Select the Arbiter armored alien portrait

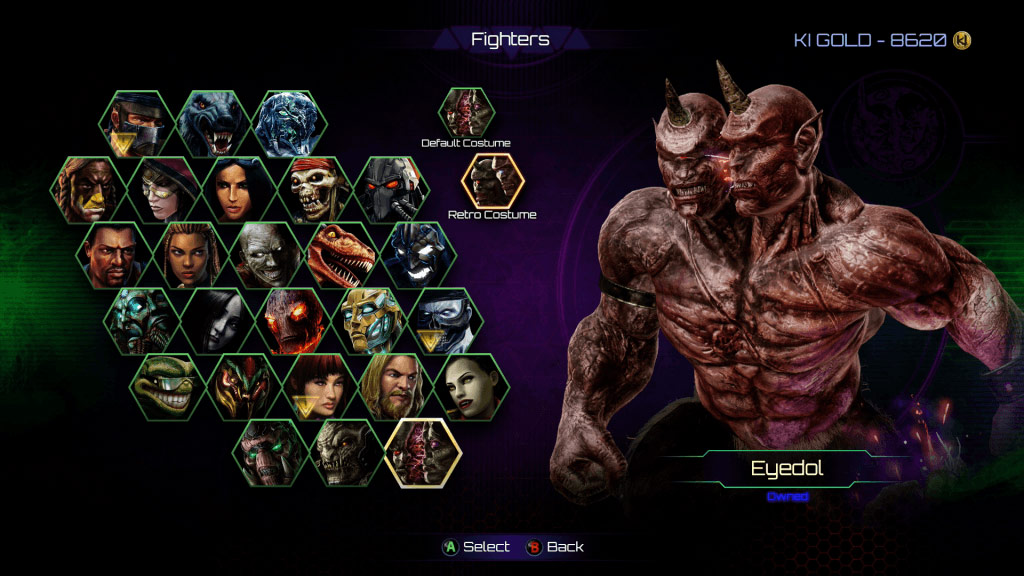[243, 387]
